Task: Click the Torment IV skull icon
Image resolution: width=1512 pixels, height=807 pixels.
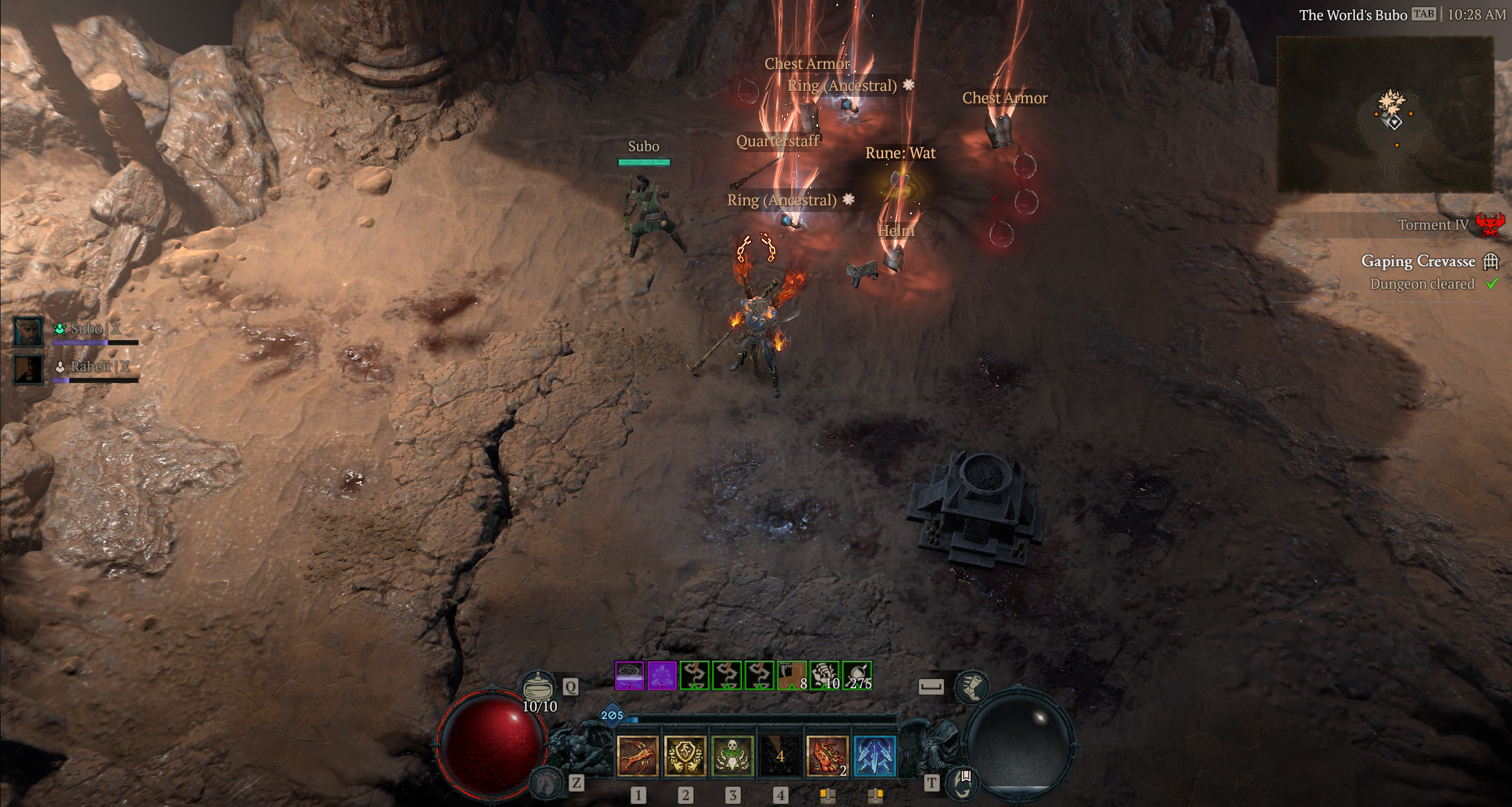Action: click(x=1490, y=225)
